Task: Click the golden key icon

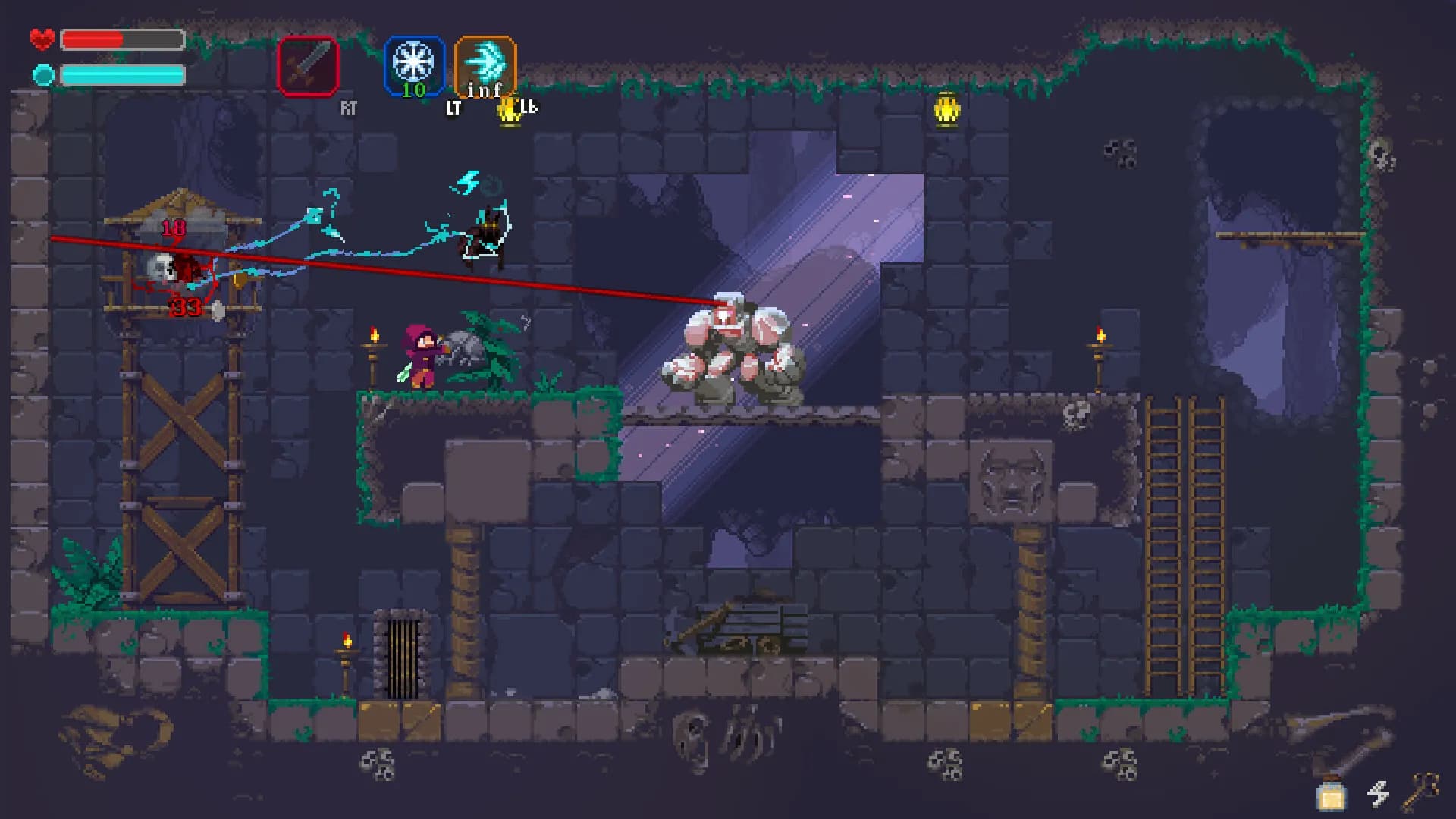Action: point(1420,791)
